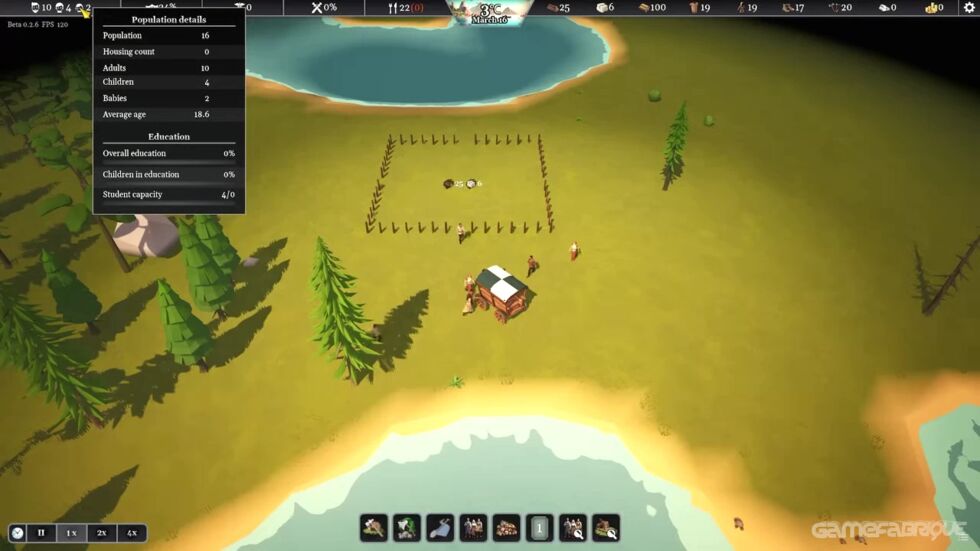Open the stacked logs resources panel
This screenshot has width=980, height=551.
[x=506, y=528]
